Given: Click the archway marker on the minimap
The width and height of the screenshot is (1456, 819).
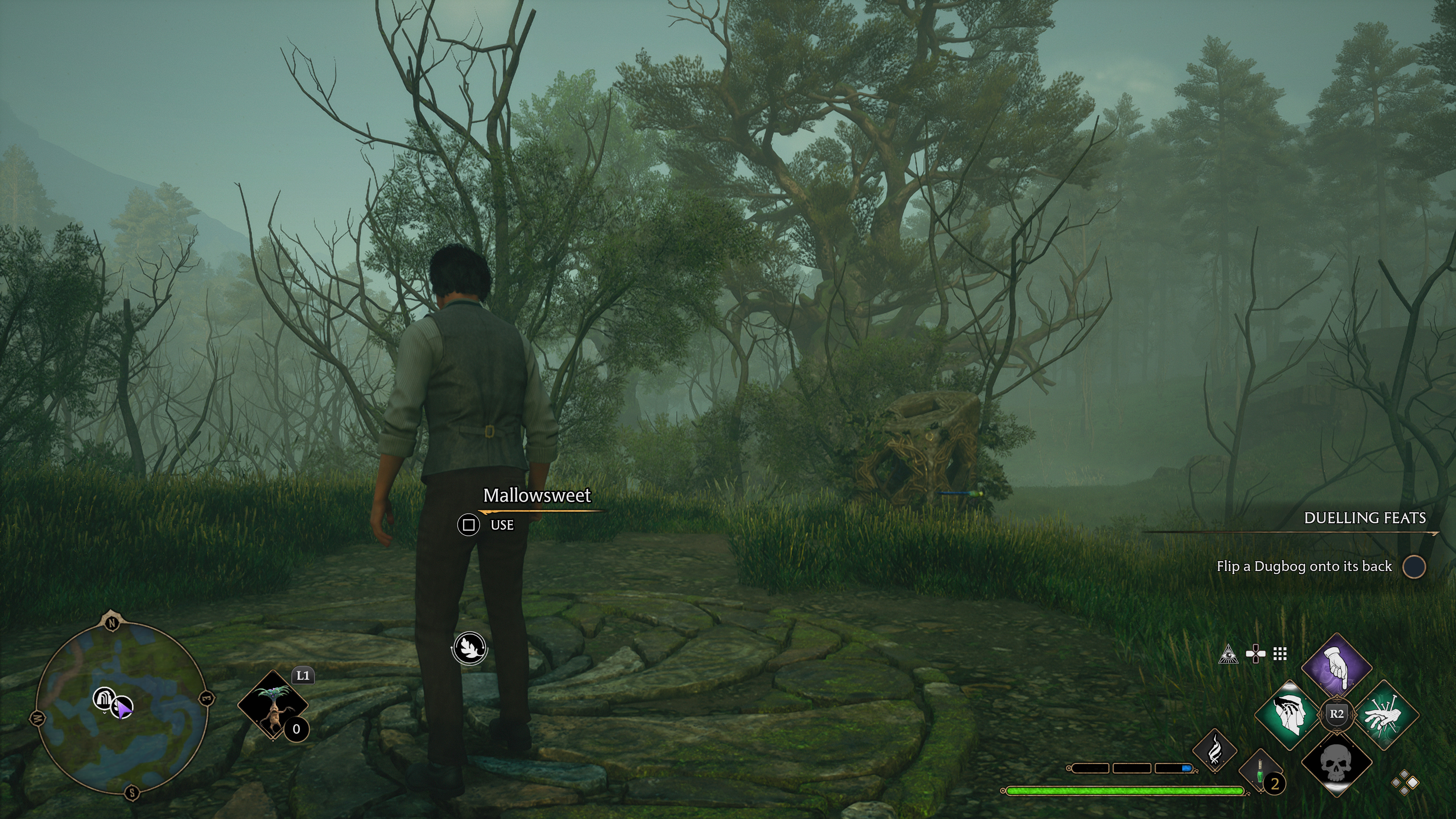Looking at the screenshot, I should (104, 698).
